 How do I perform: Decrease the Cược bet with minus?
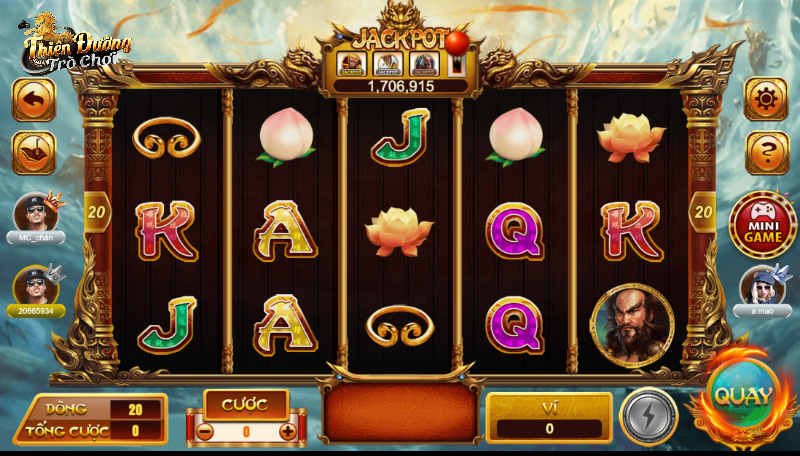(203, 431)
